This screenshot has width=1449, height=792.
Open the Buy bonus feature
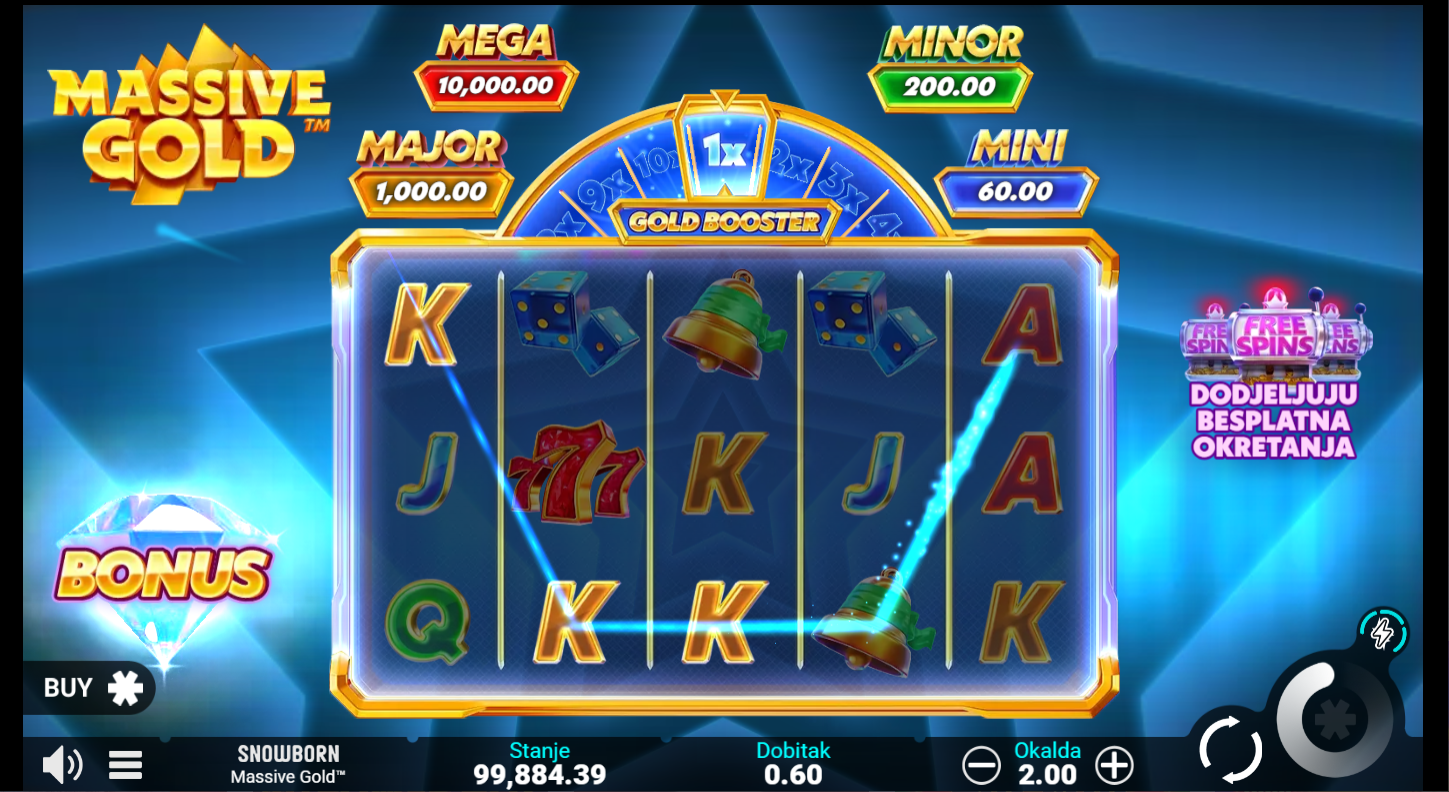90,688
